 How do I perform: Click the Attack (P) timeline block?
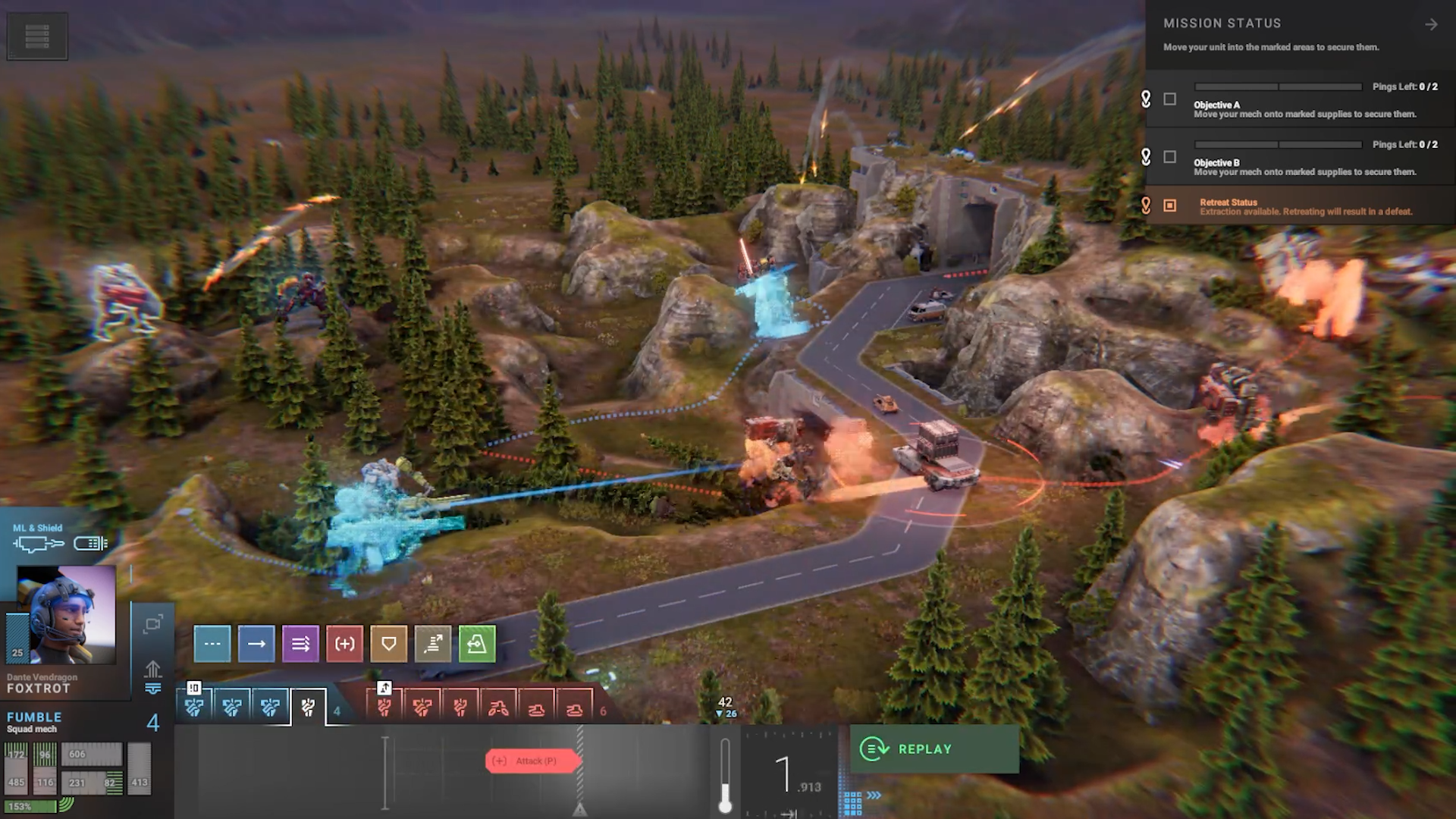coord(534,761)
